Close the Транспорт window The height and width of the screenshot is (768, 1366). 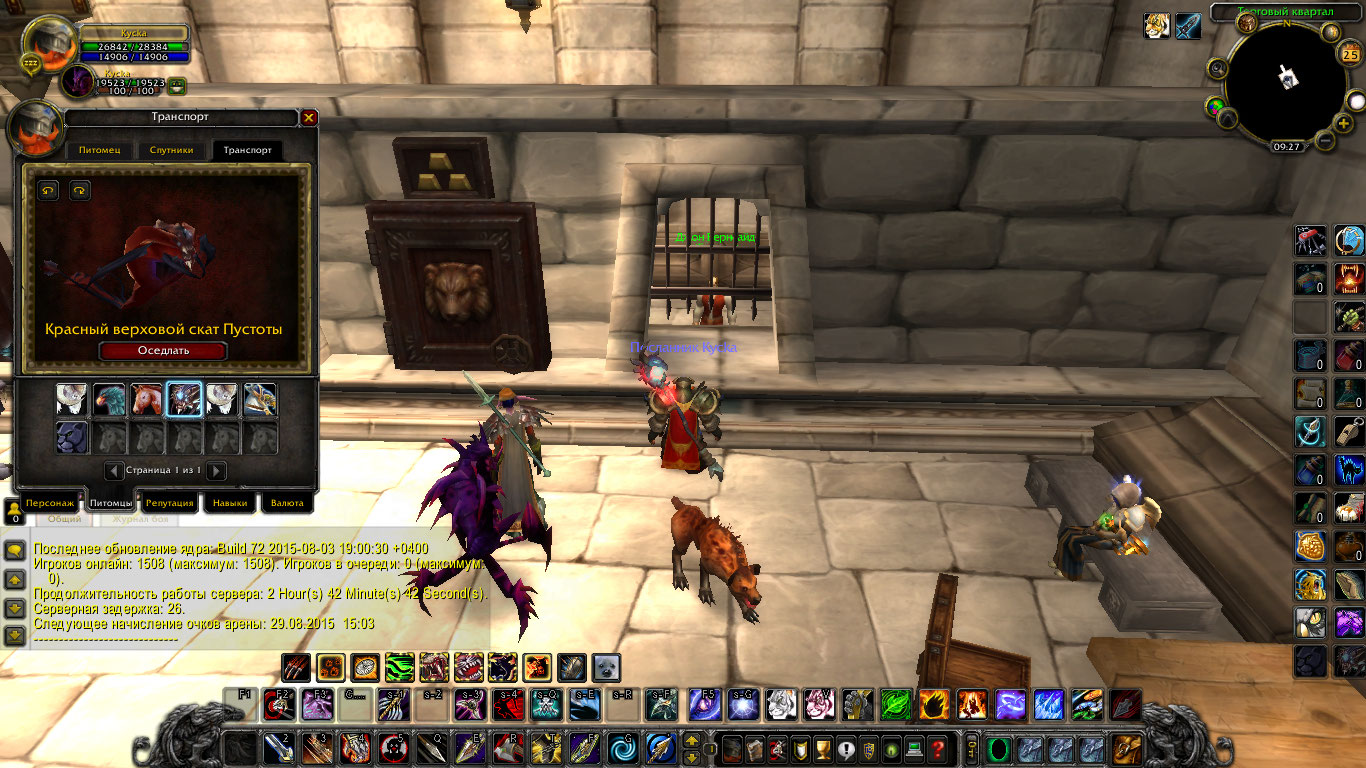coord(309,118)
